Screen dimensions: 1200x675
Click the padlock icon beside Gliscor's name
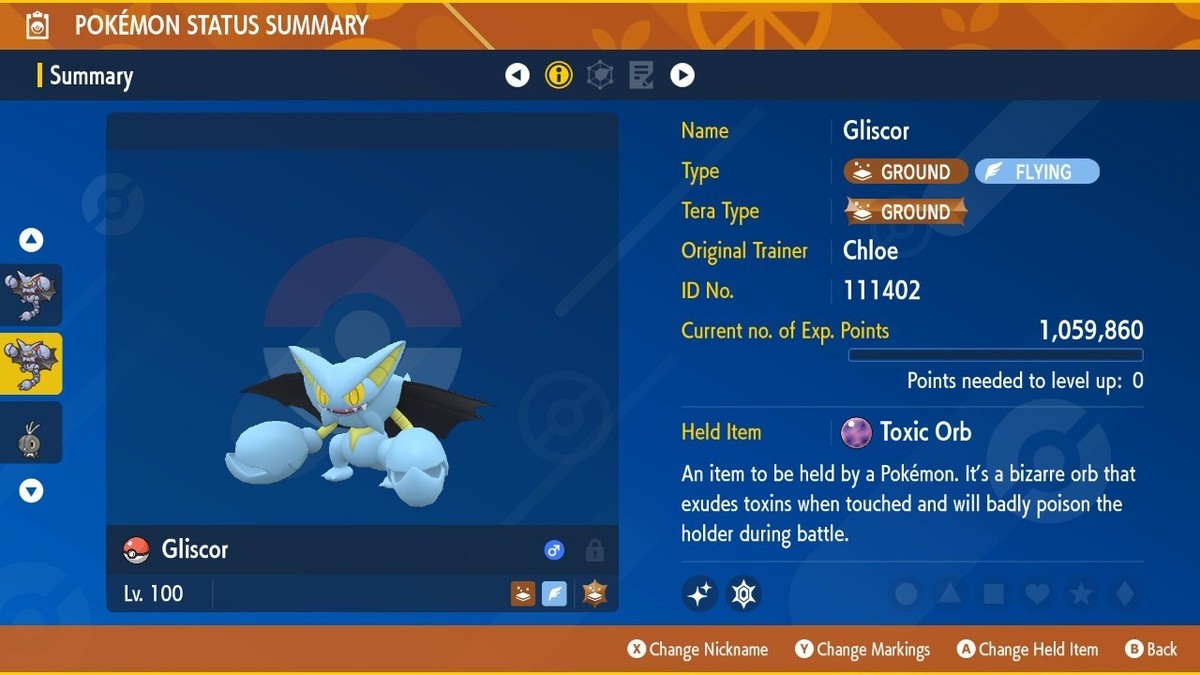point(594,550)
